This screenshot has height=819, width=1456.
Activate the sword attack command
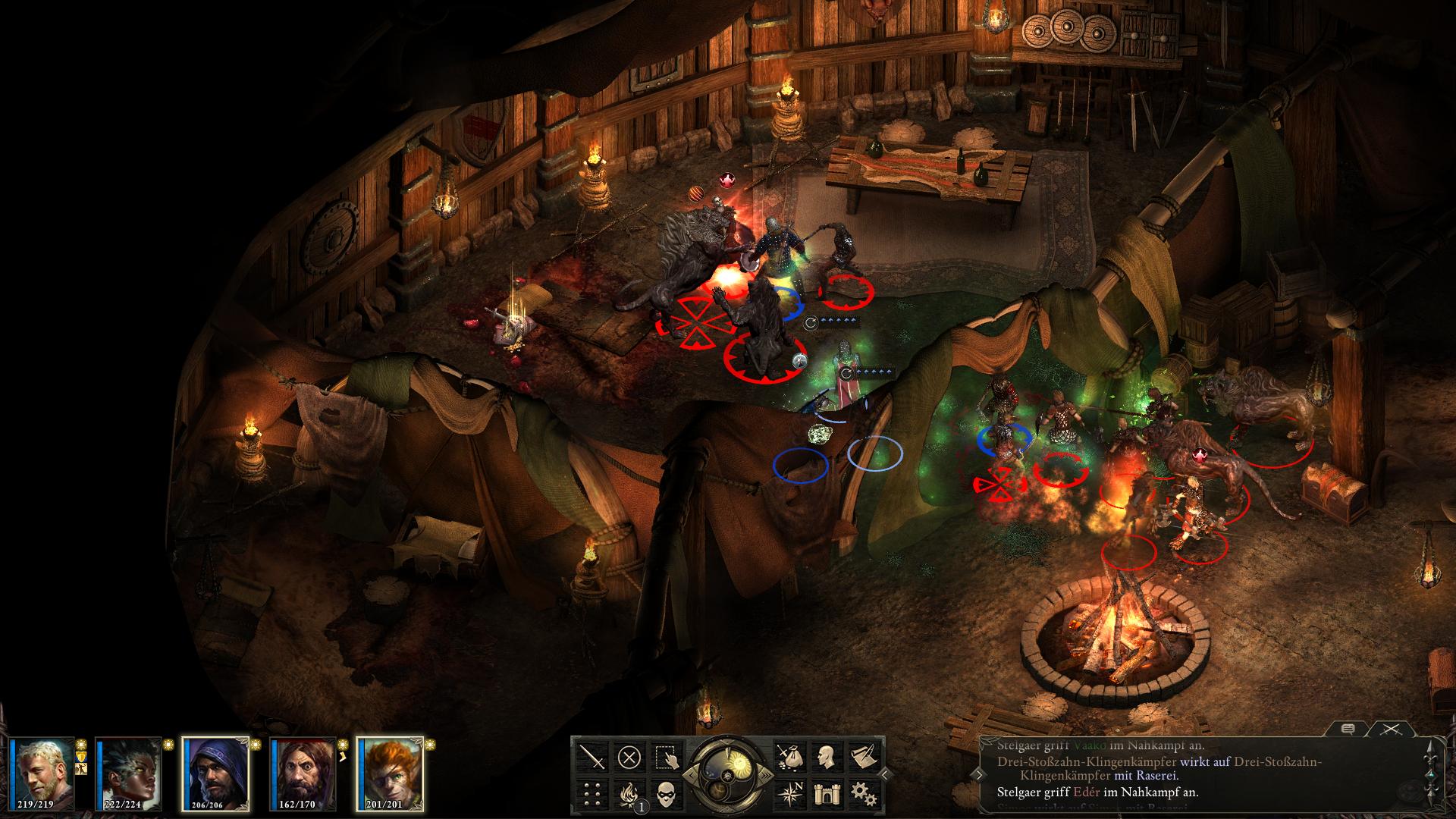point(592,757)
